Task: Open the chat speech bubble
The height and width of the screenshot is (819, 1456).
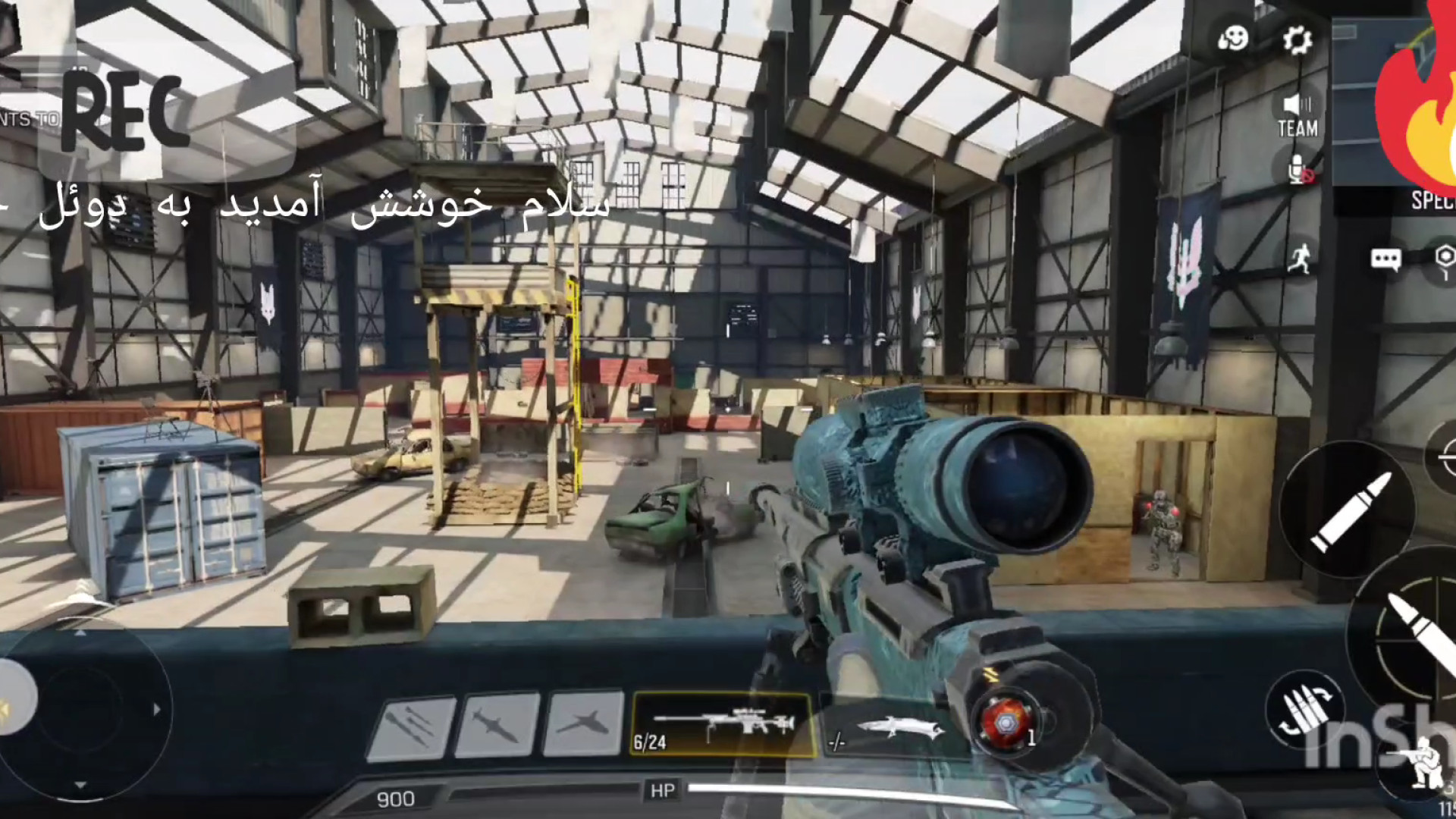Action: [x=1385, y=260]
